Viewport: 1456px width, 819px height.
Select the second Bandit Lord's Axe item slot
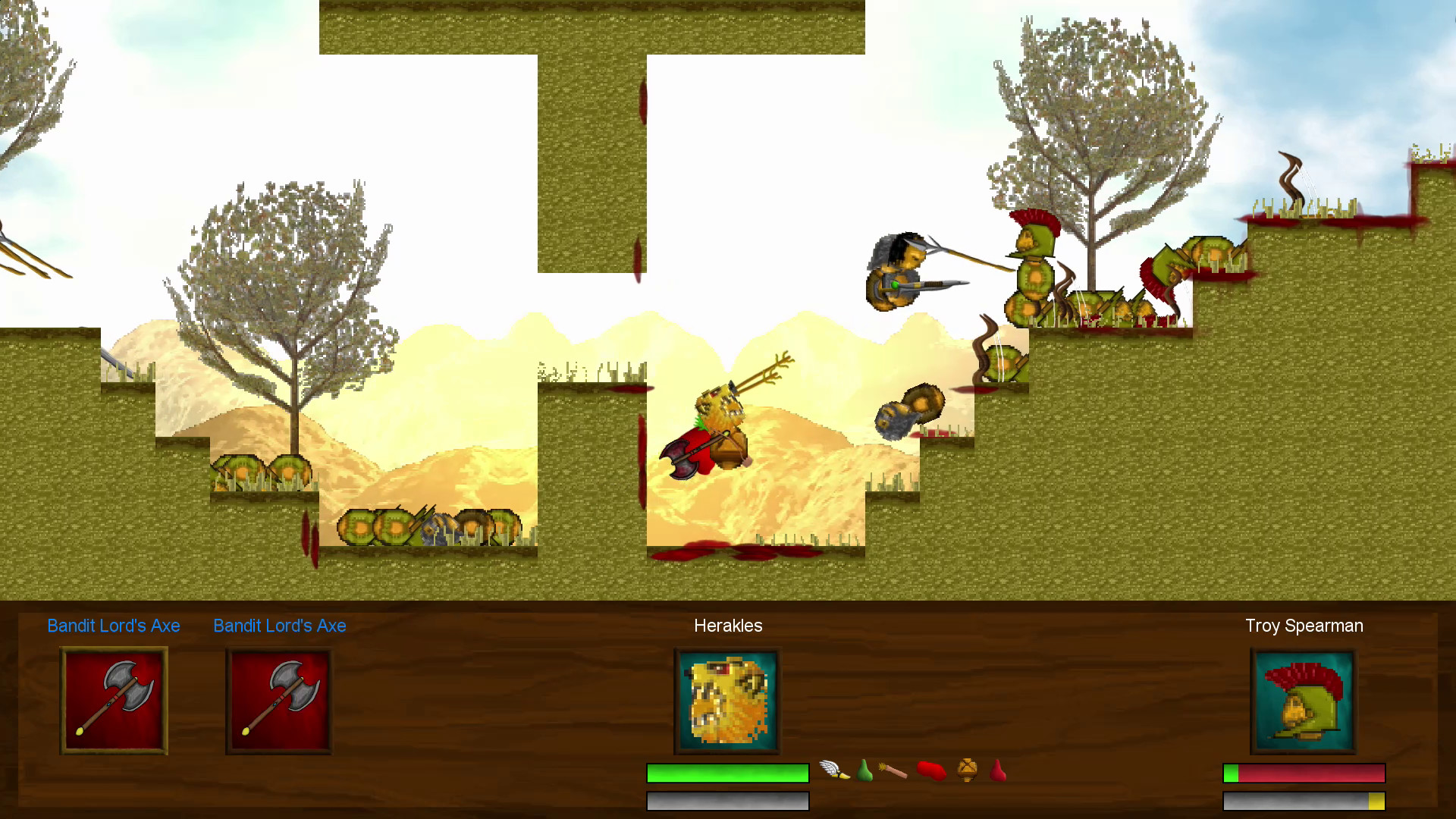pos(279,698)
